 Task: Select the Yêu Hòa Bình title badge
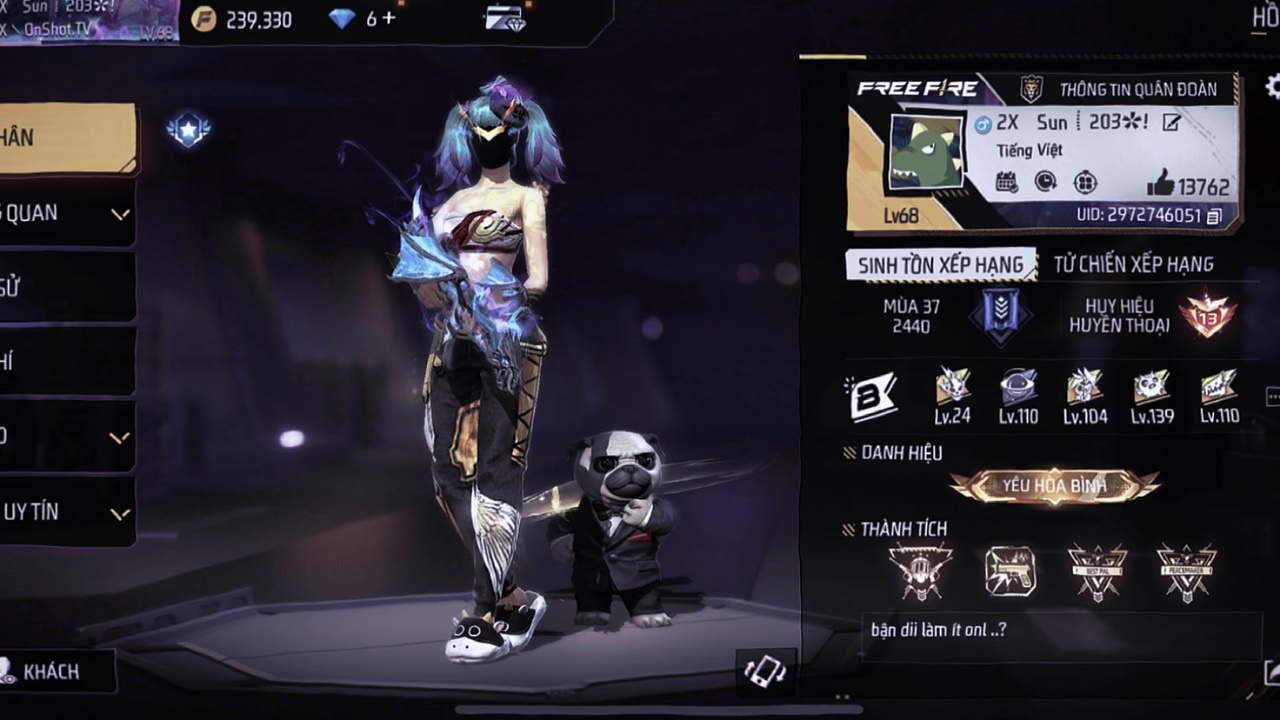pos(1054,487)
